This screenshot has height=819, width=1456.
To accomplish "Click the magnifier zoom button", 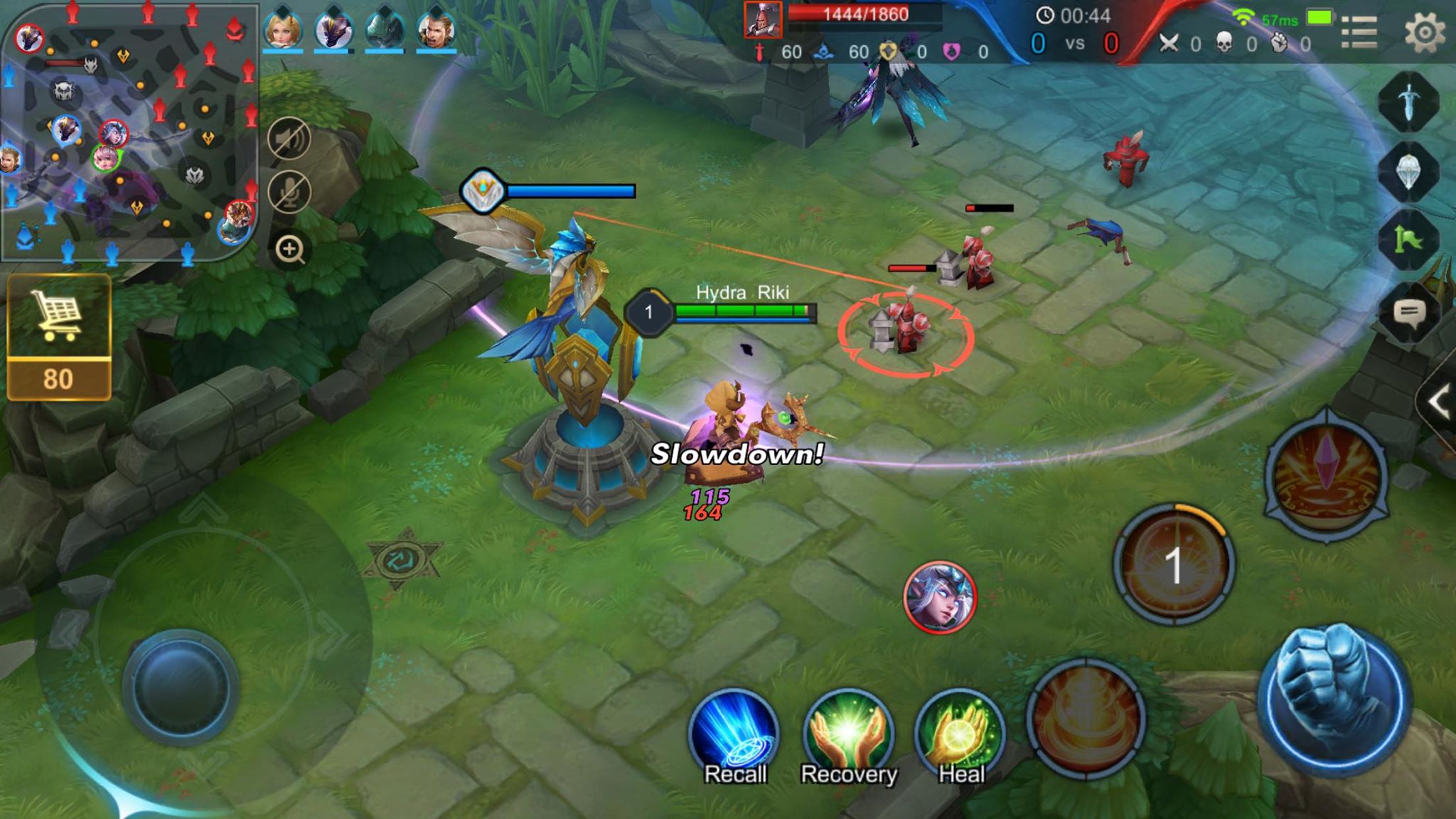I will click(289, 250).
